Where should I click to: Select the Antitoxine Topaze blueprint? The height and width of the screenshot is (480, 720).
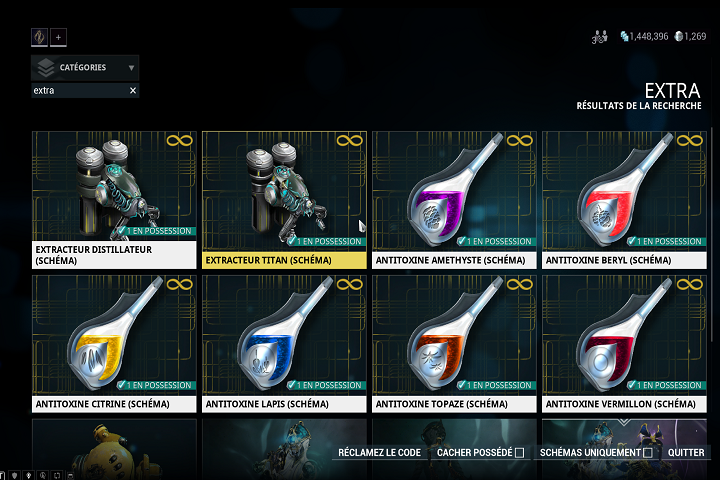click(x=454, y=344)
